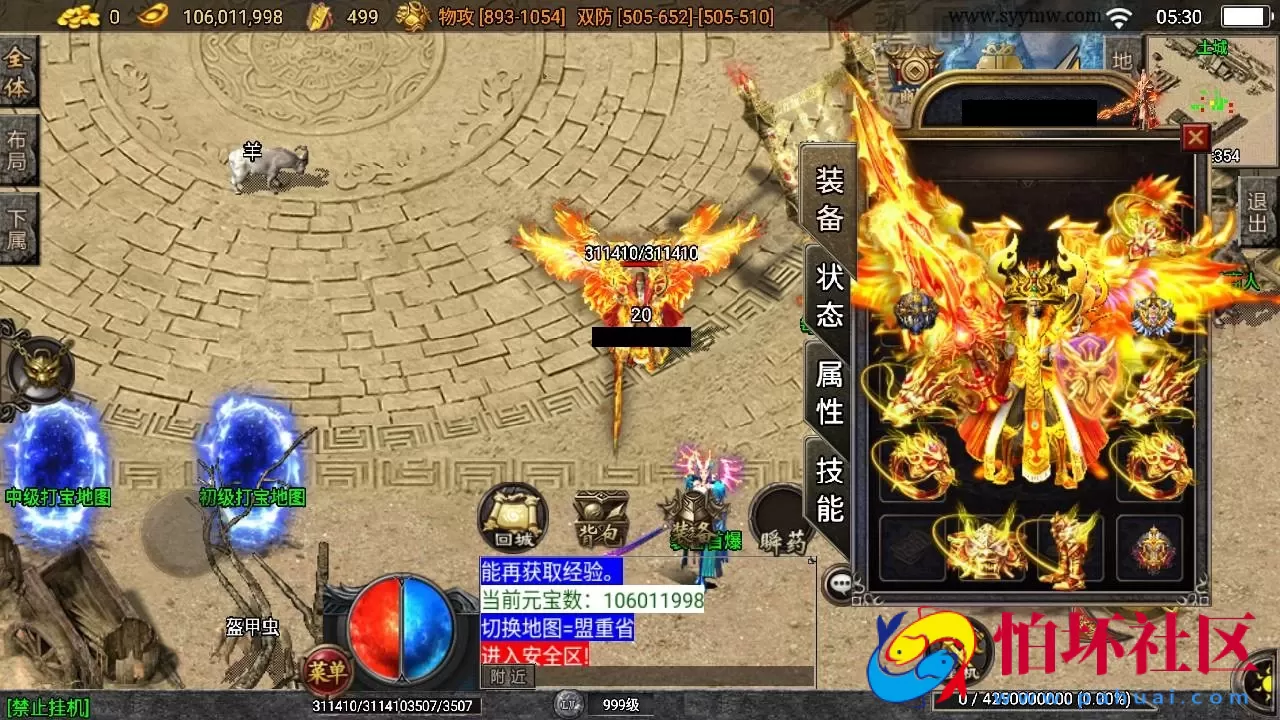Expand the 布局 layout menu
Viewport: 1280px width, 720px height.
(17, 148)
